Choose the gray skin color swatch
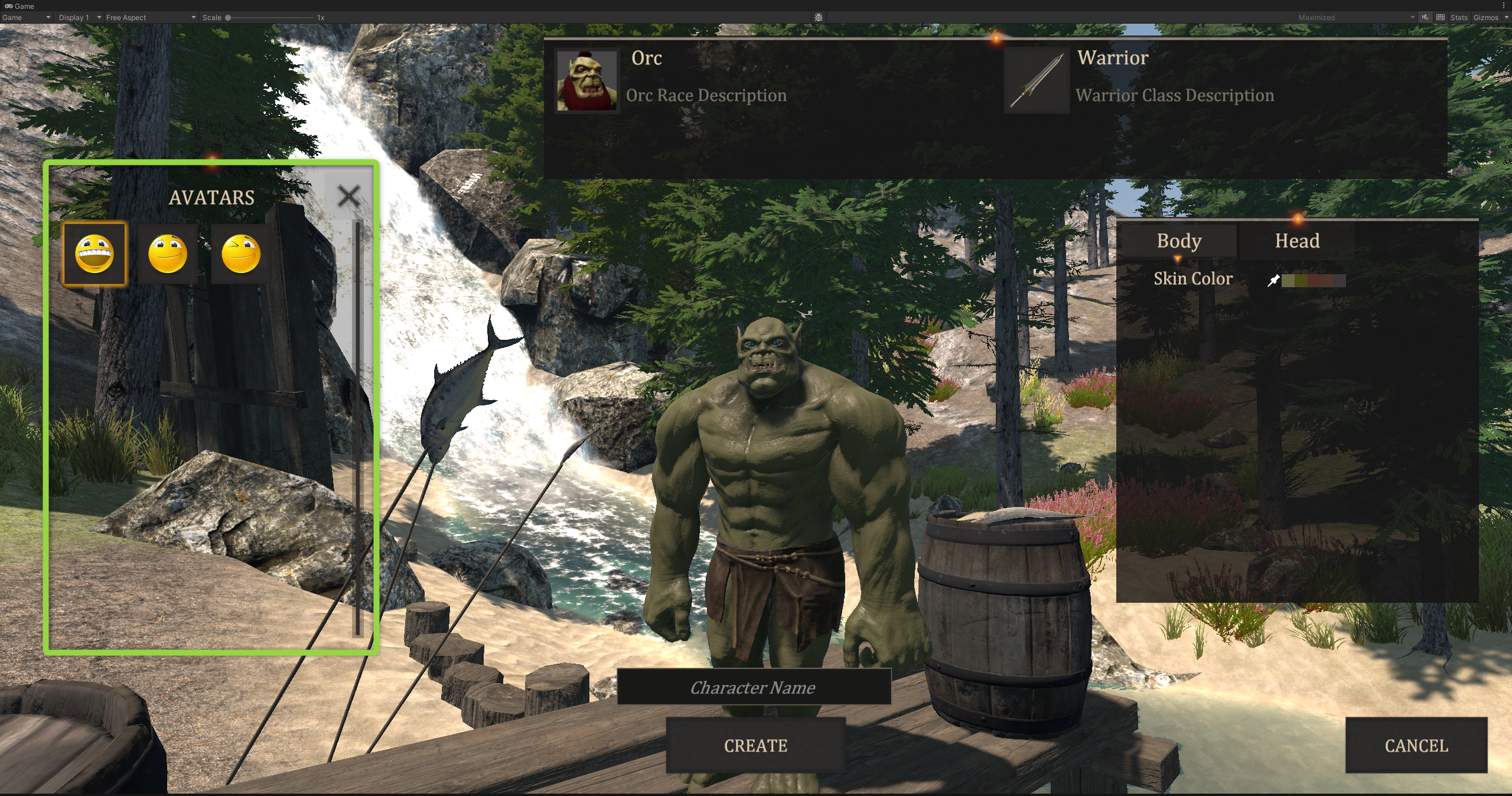 [1340, 281]
